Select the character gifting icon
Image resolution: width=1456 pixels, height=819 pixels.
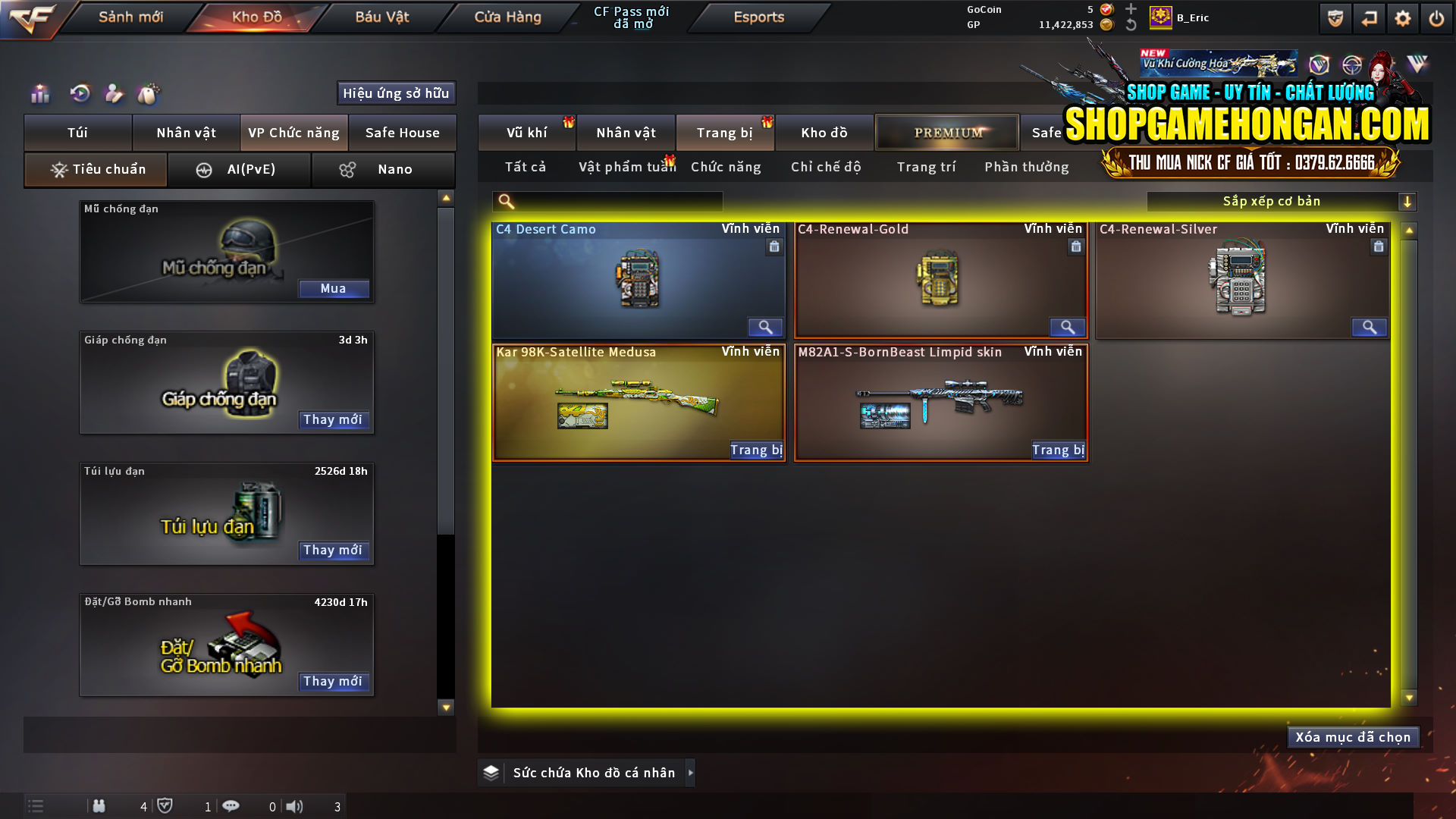click(114, 93)
